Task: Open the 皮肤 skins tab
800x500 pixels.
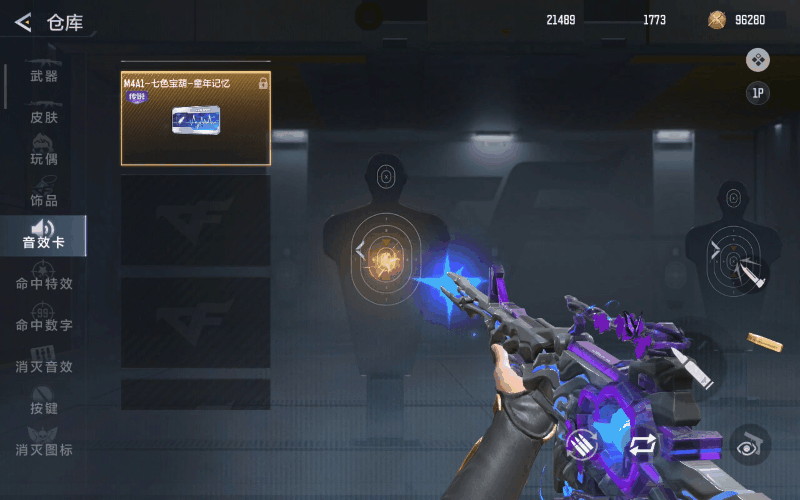Action: pyautogui.click(x=44, y=118)
